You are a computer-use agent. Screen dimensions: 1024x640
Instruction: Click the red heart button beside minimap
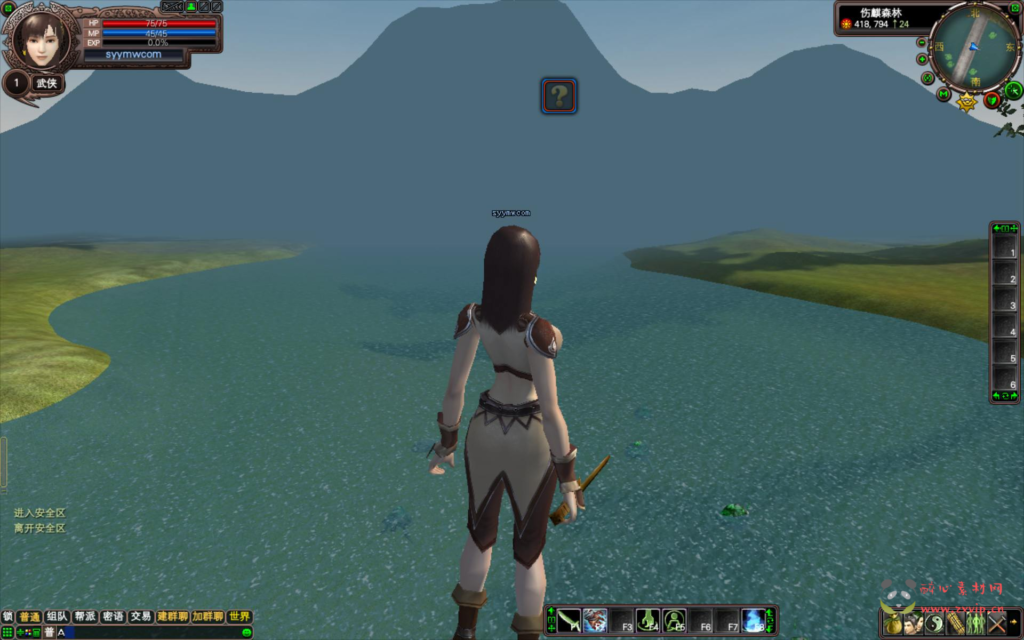[992, 99]
